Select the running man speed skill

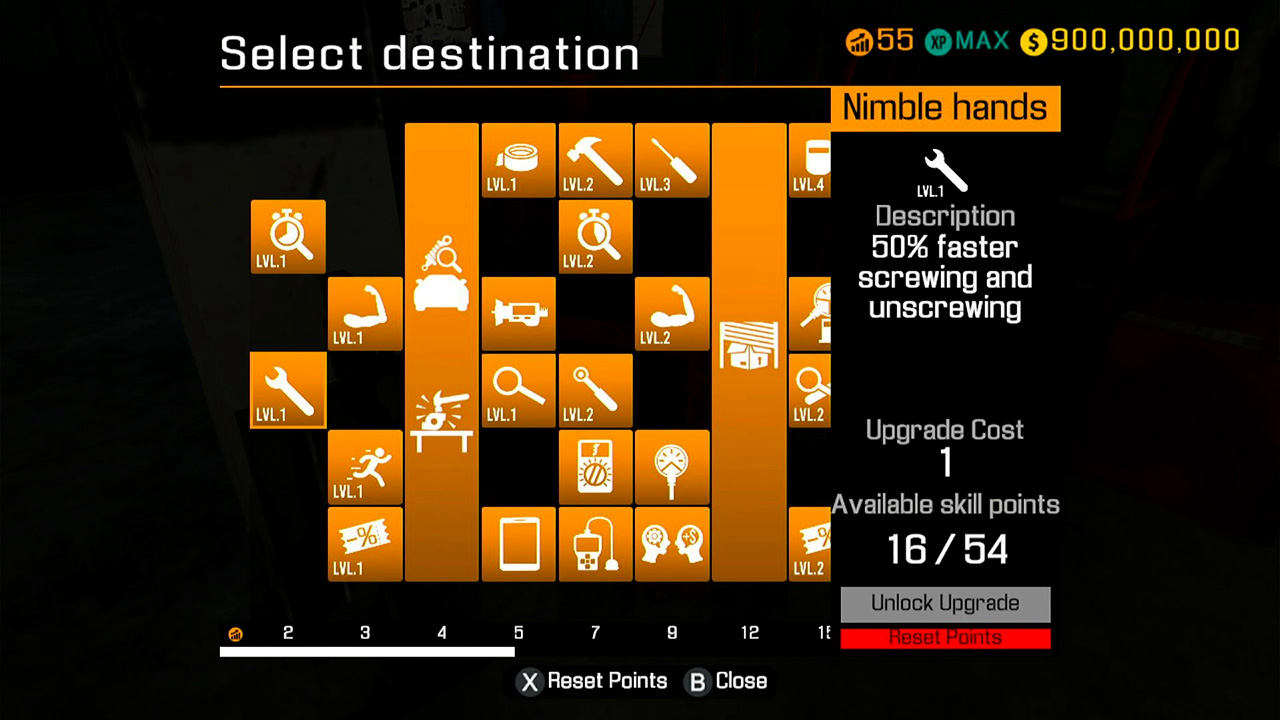364,467
